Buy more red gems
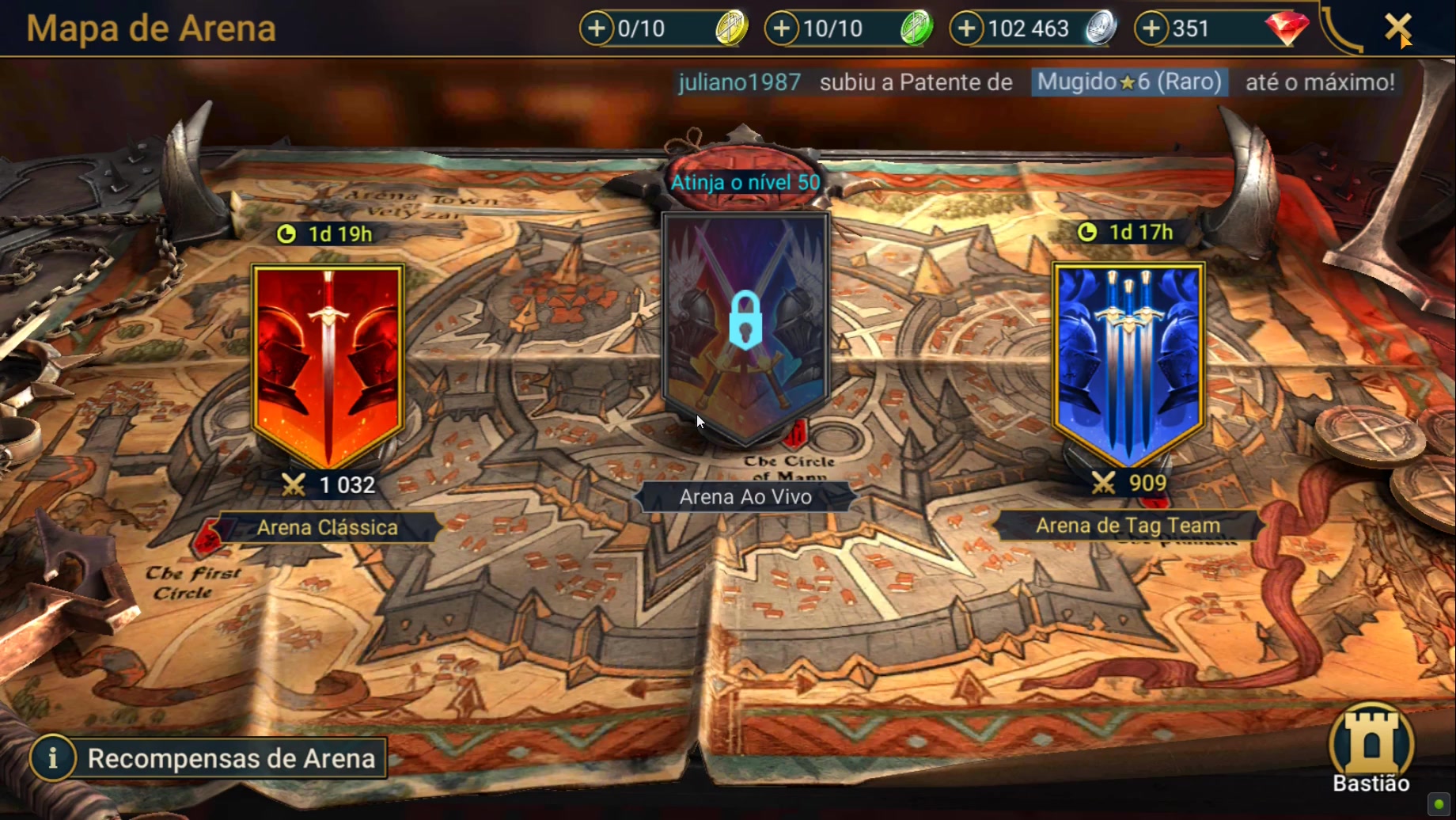This screenshot has height=820, width=1456. click(1151, 28)
